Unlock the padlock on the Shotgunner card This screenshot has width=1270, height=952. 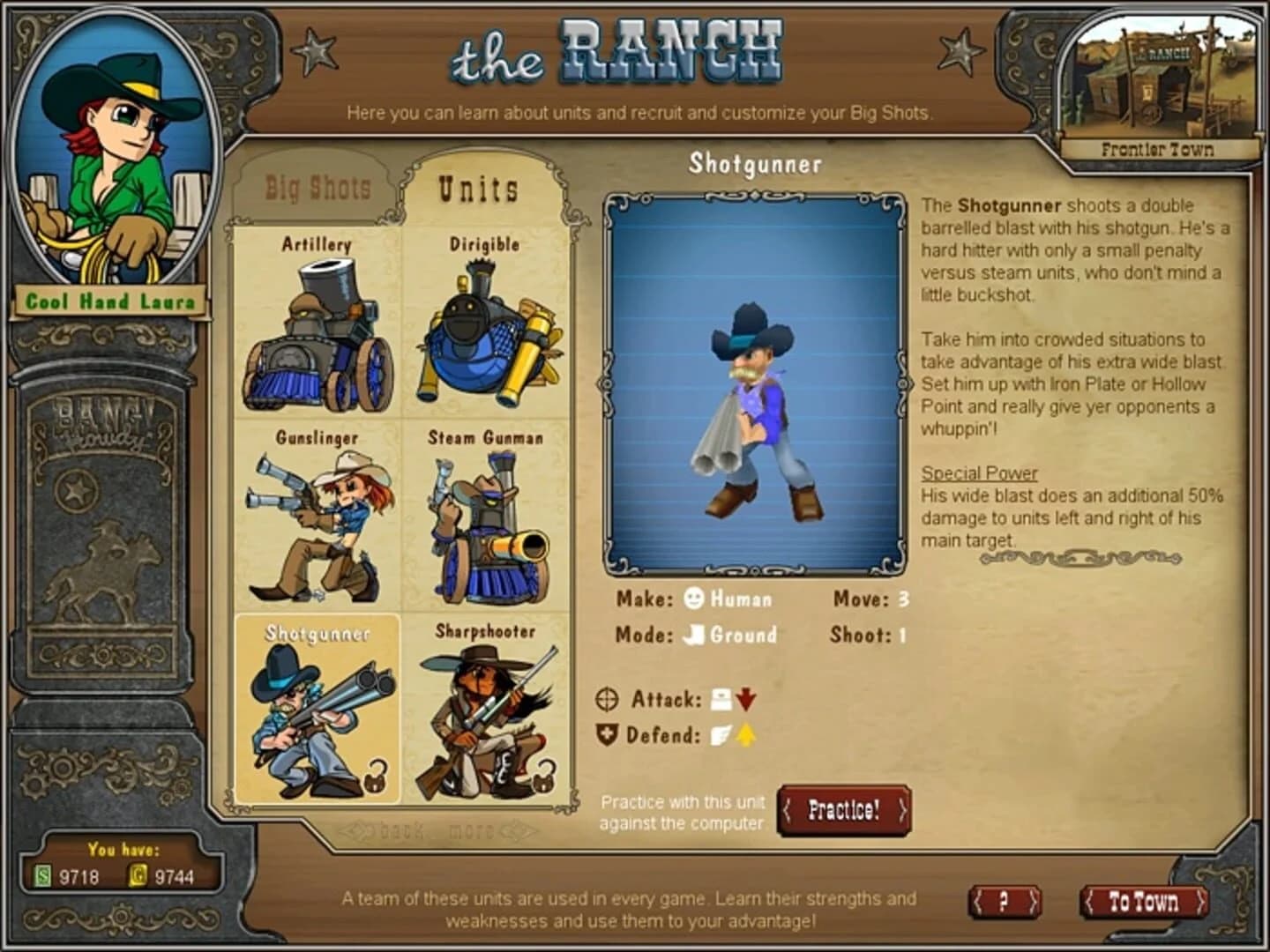(377, 777)
